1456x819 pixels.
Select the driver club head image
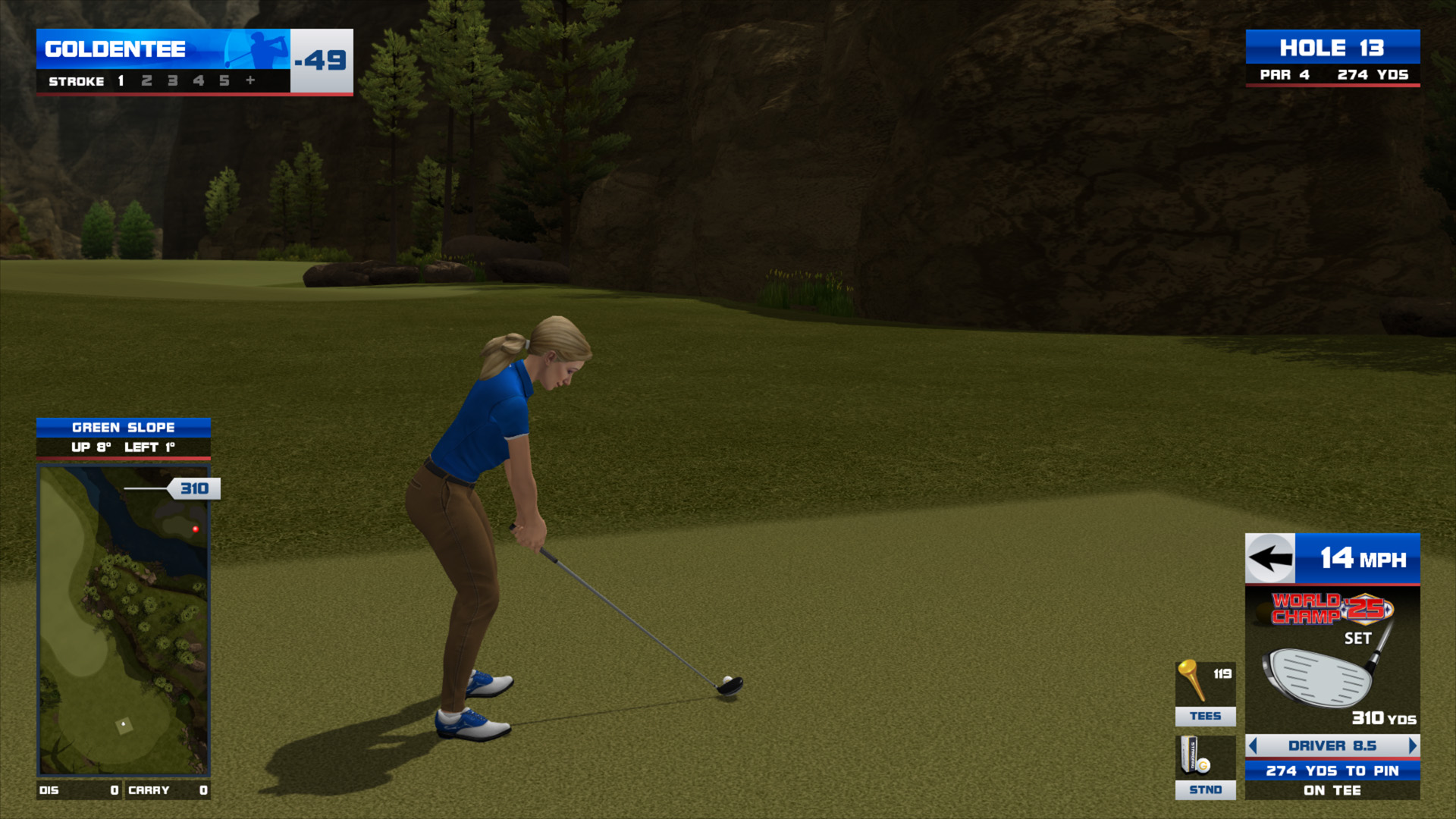(x=1320, y=676)
